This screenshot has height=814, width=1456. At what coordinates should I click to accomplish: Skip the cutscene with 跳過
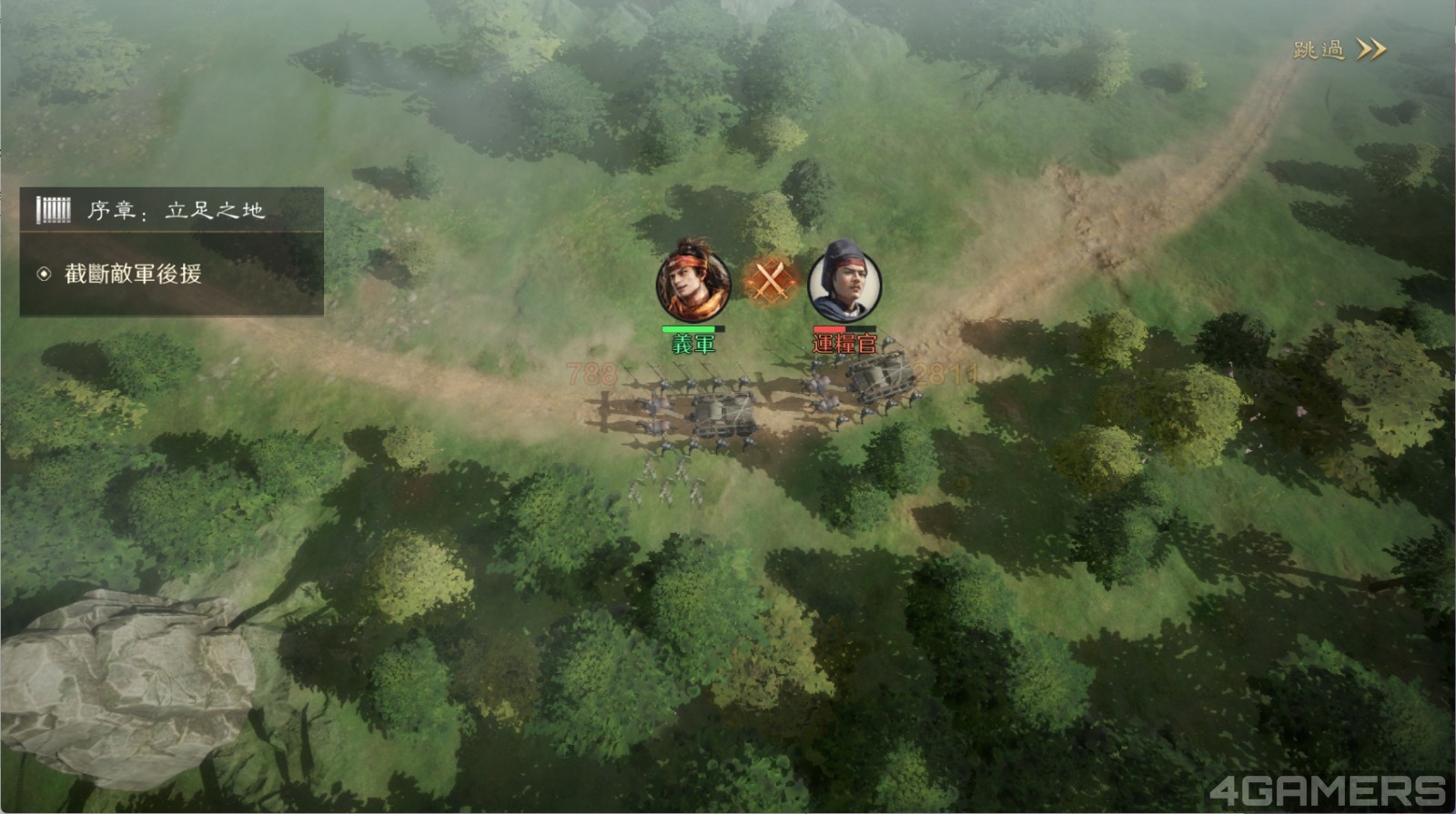click(x=1339, y=50)
